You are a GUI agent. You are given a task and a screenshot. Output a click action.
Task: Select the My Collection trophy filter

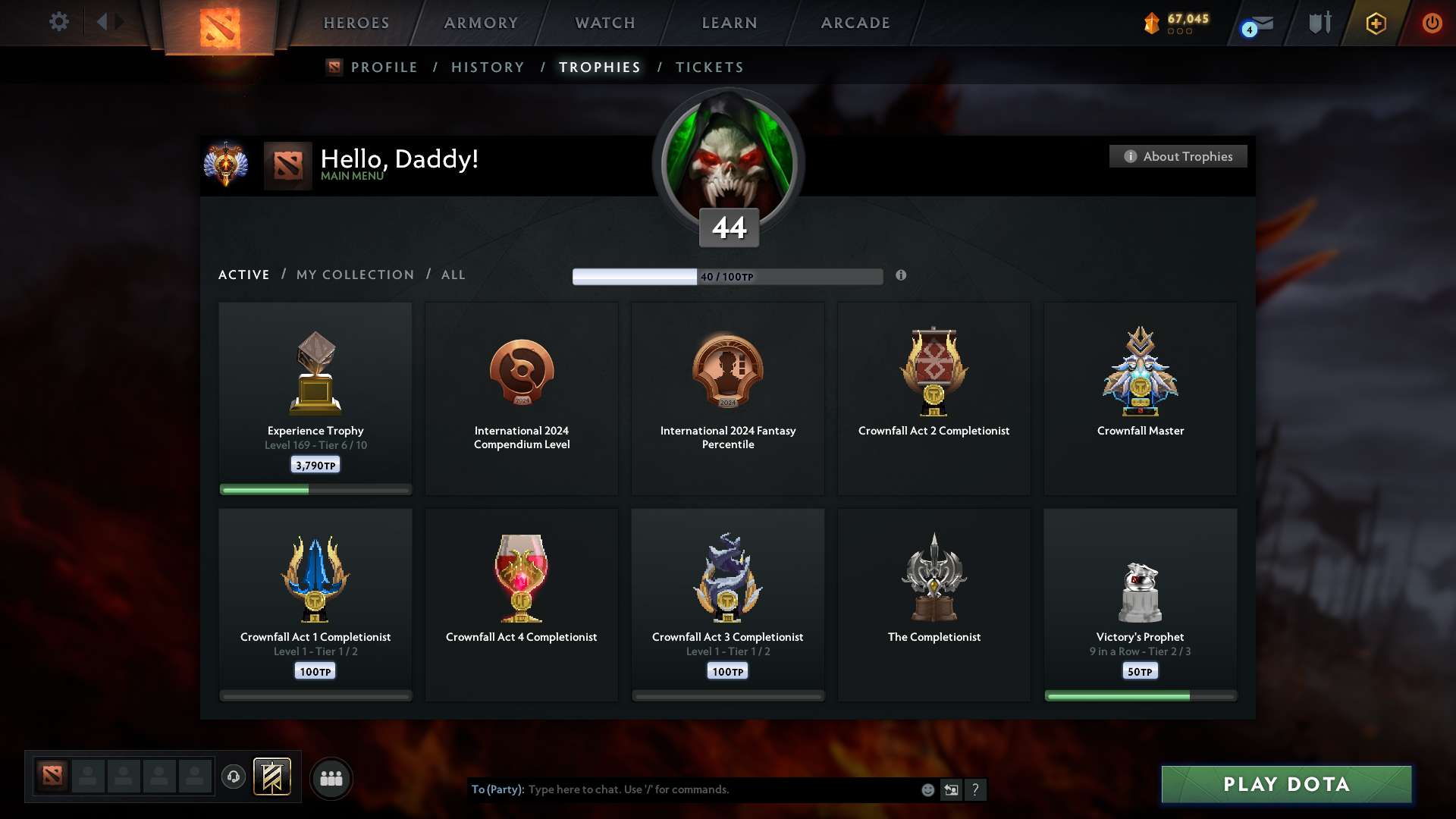coord(355,275)
